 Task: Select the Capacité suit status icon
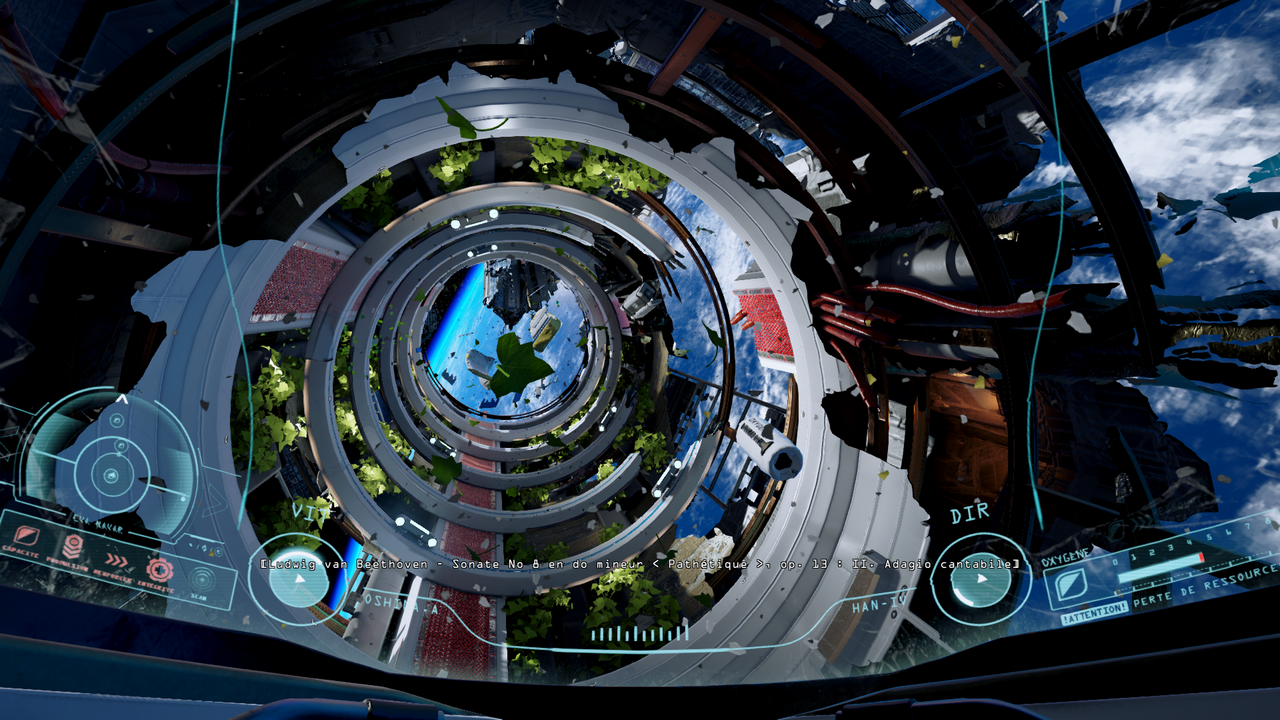(28, 537)
